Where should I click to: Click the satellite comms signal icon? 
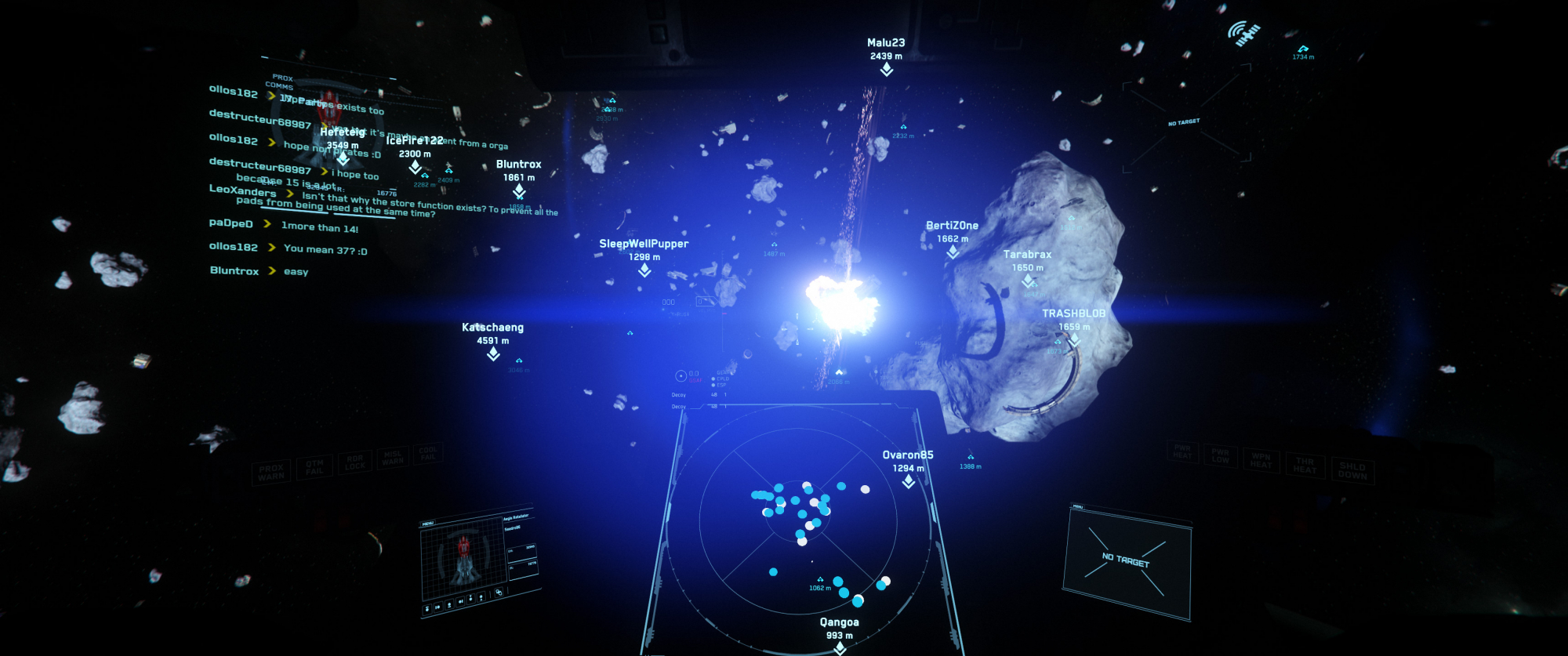(1243, 34)
